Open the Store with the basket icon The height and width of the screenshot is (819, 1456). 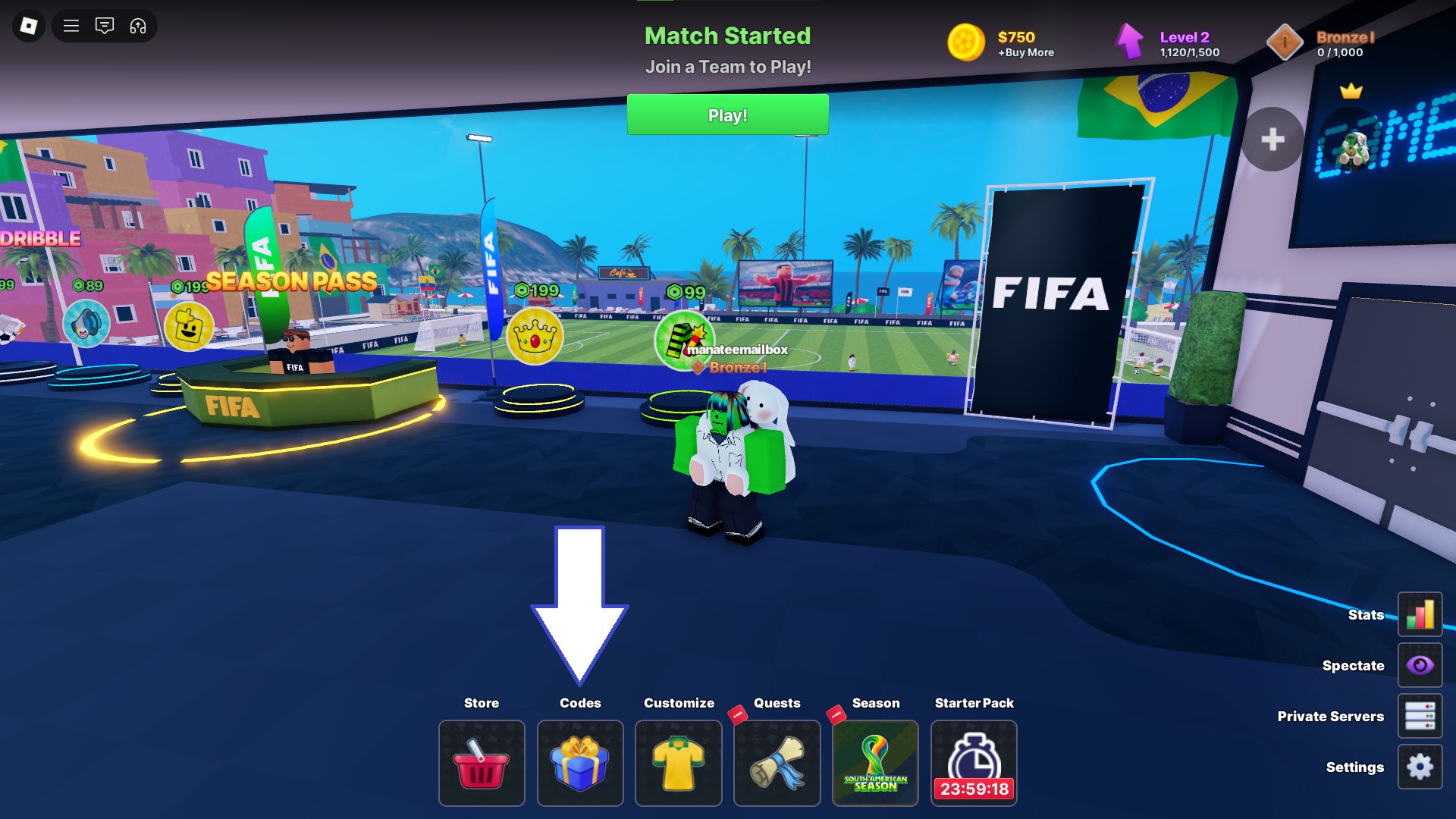481,763
